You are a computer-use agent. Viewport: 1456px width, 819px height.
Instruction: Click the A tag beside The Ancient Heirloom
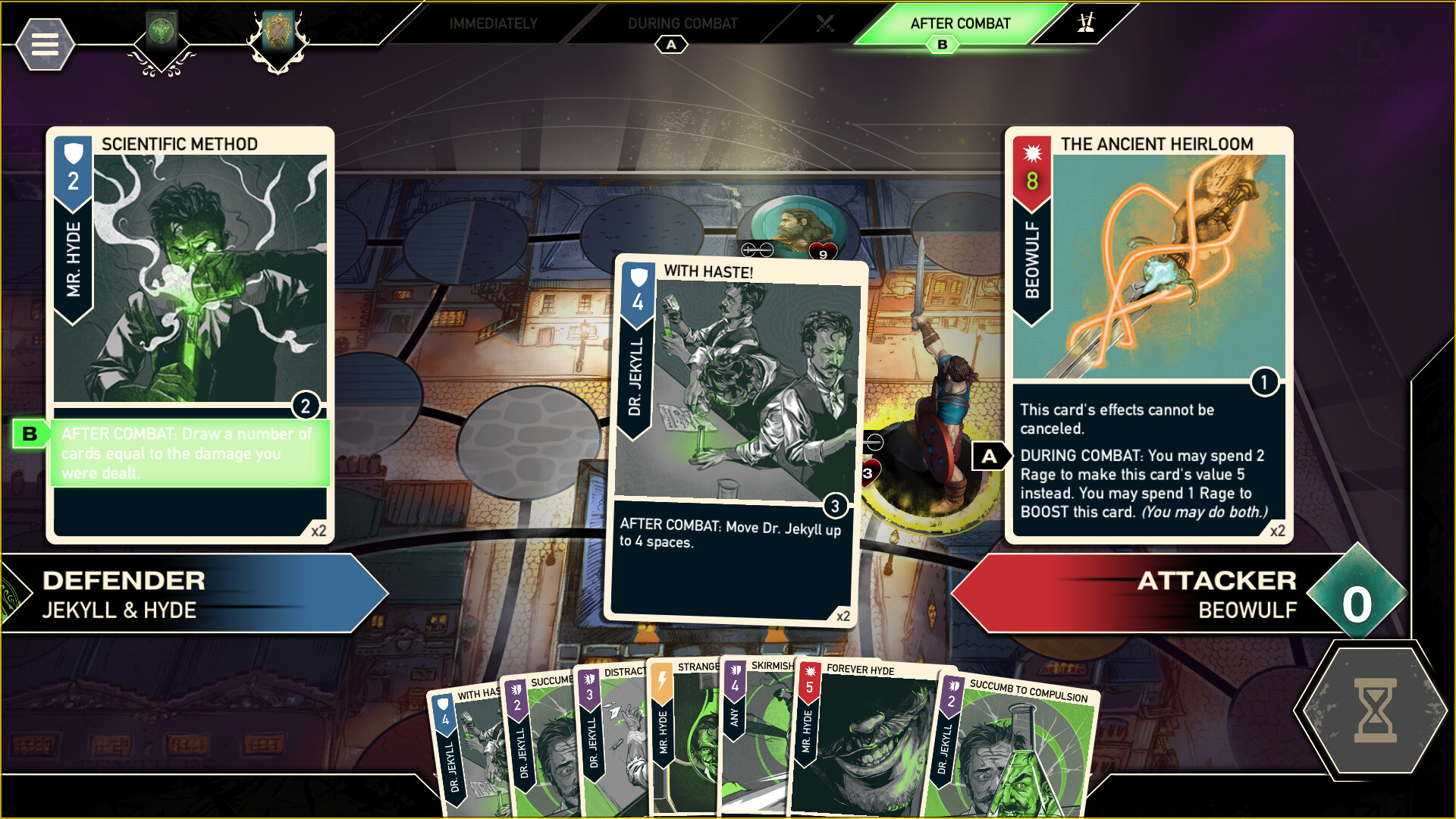(990, 456)
